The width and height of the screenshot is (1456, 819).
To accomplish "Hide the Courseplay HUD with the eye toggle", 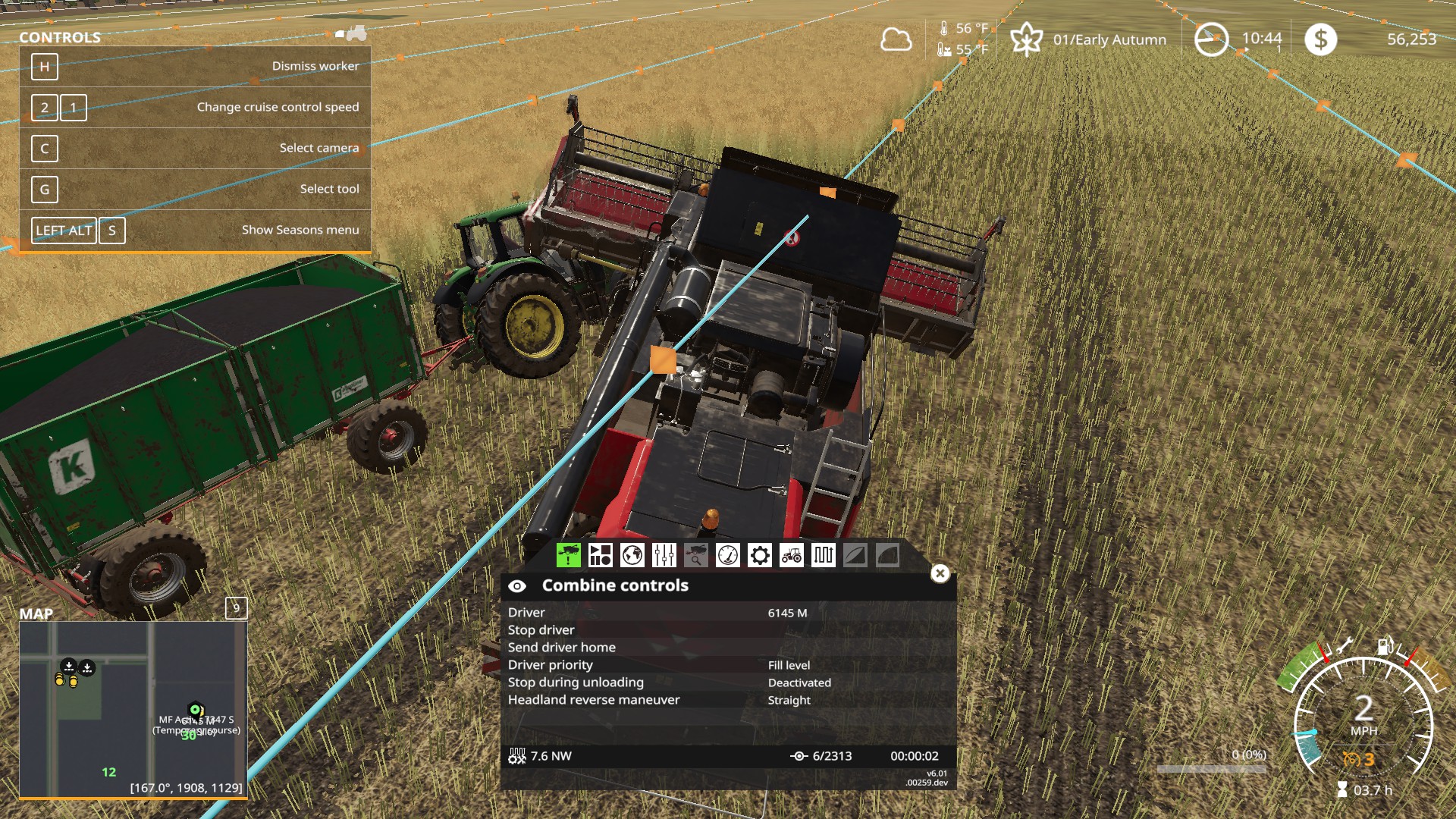I will click(x=519, y=585).
